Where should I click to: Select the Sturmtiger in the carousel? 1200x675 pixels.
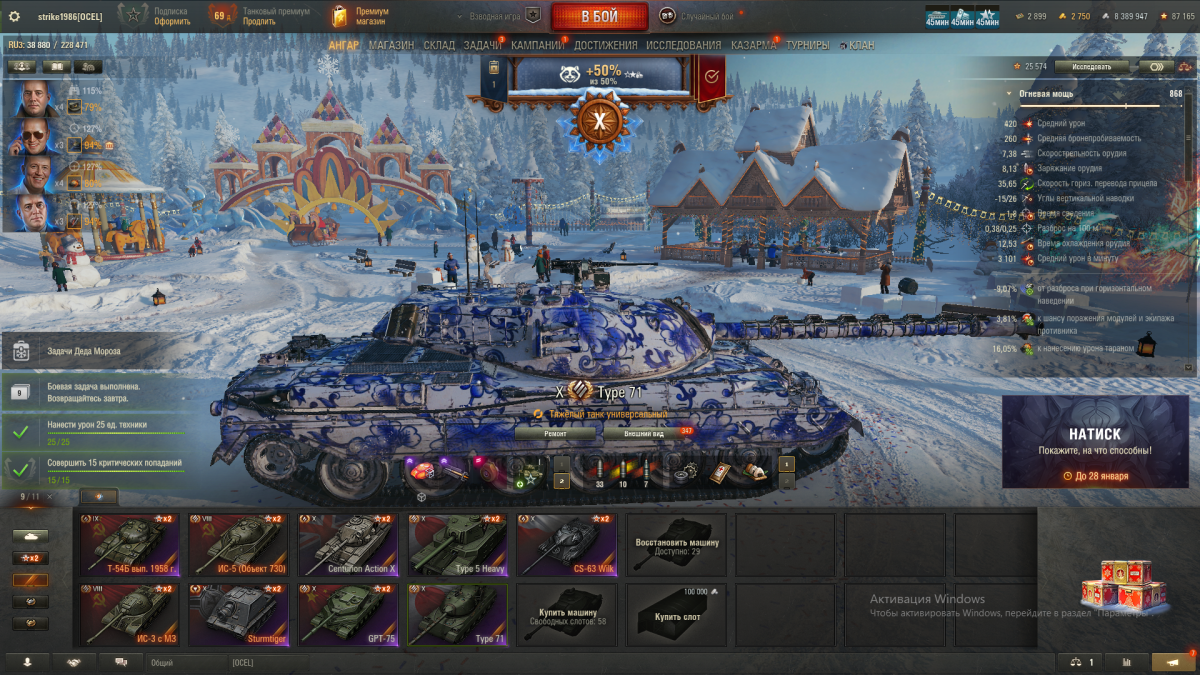(x=237, y=614)
